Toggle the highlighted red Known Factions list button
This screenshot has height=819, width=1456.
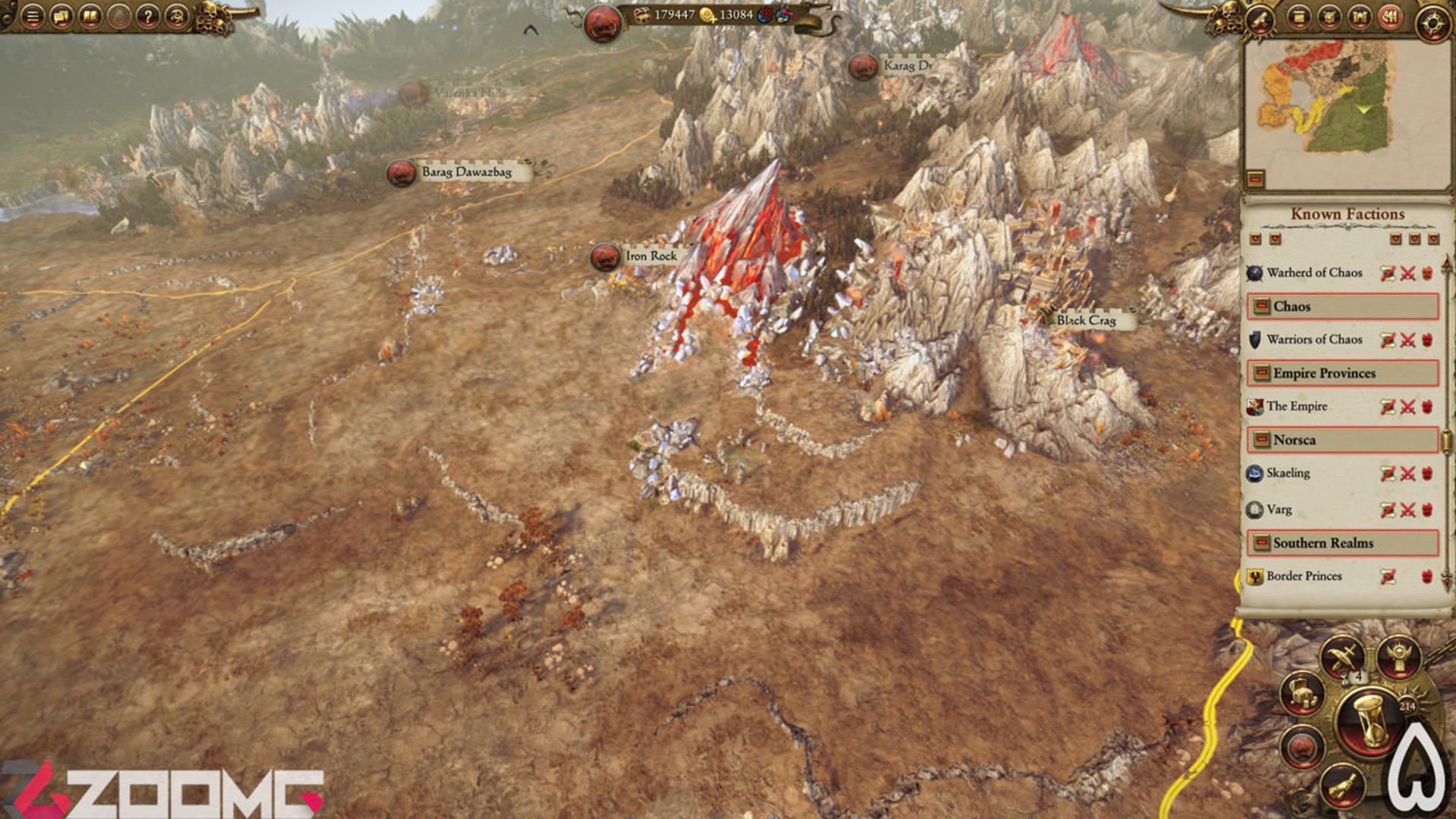1389,16
